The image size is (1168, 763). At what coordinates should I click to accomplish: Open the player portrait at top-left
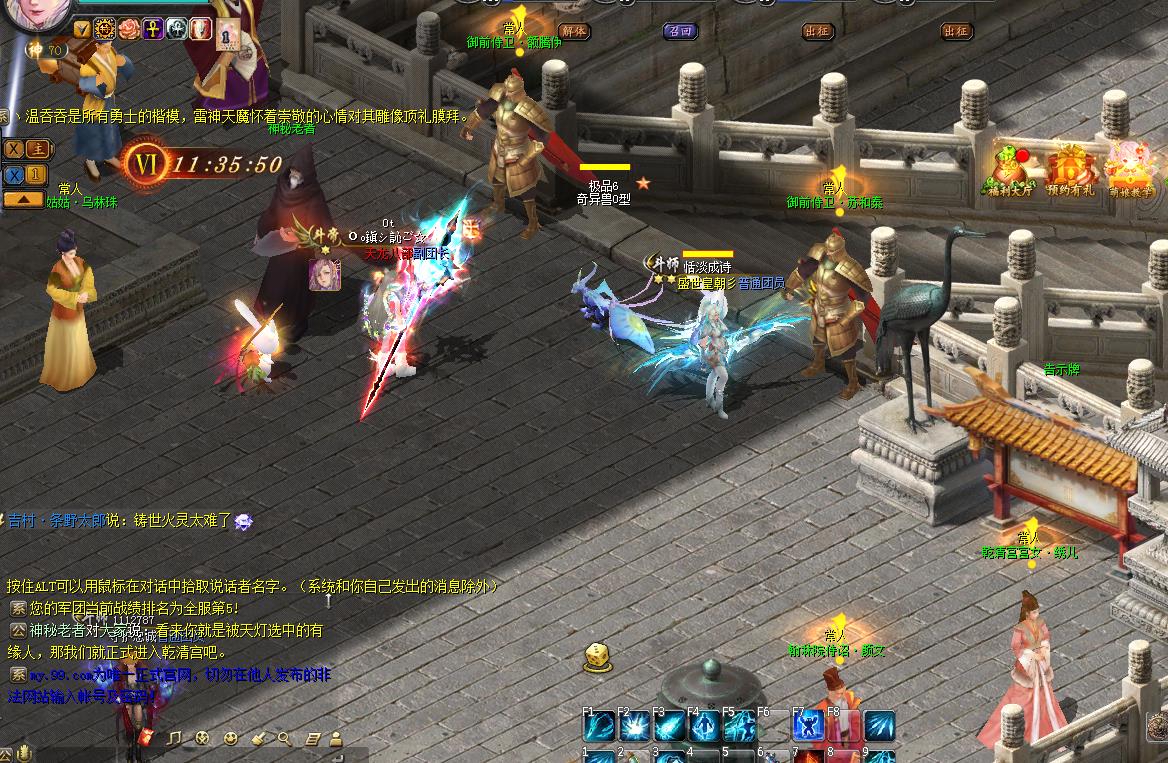click(35, 12)
